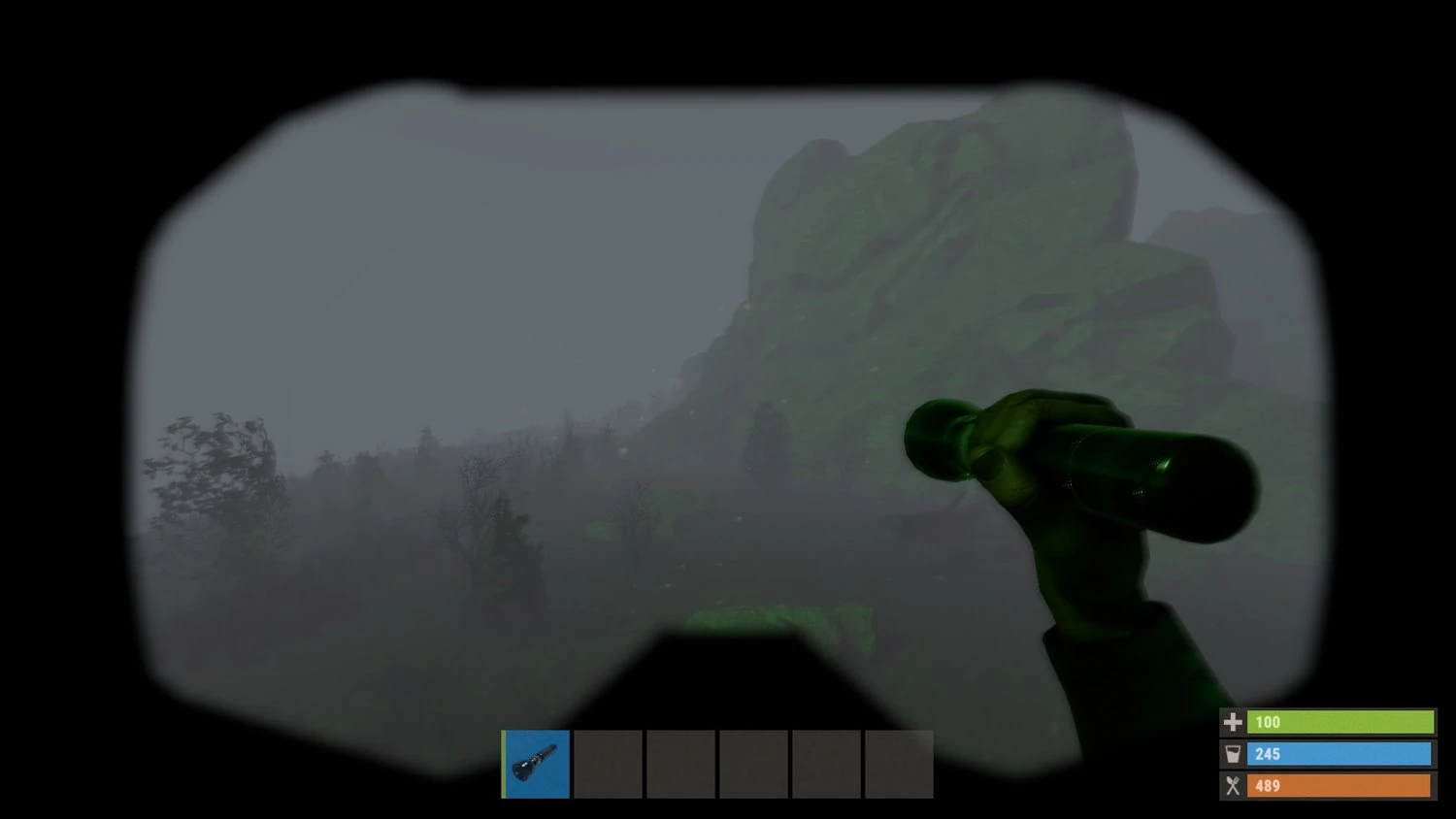Image resolution: width=1456 pixels, height=819 pixels.
Task: Select the fifth empty hotbar slot
Action: coord(826,765)
